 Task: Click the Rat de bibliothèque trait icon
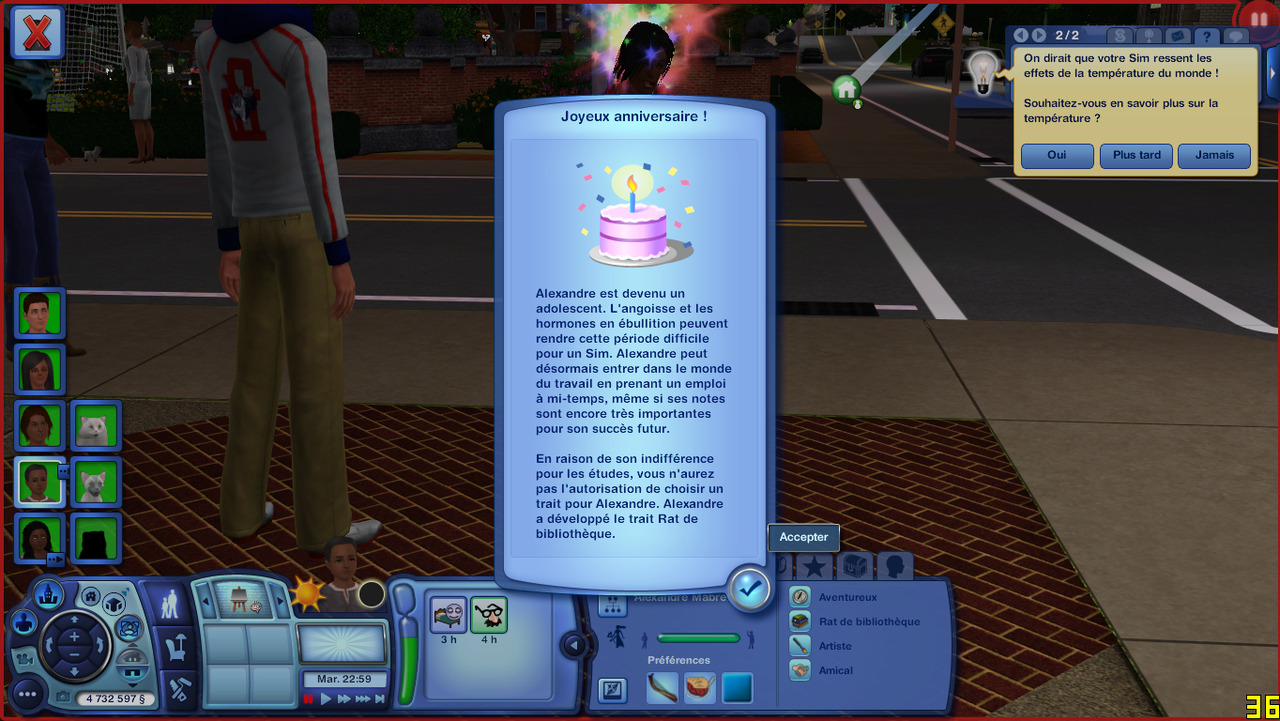click(800, 622)
